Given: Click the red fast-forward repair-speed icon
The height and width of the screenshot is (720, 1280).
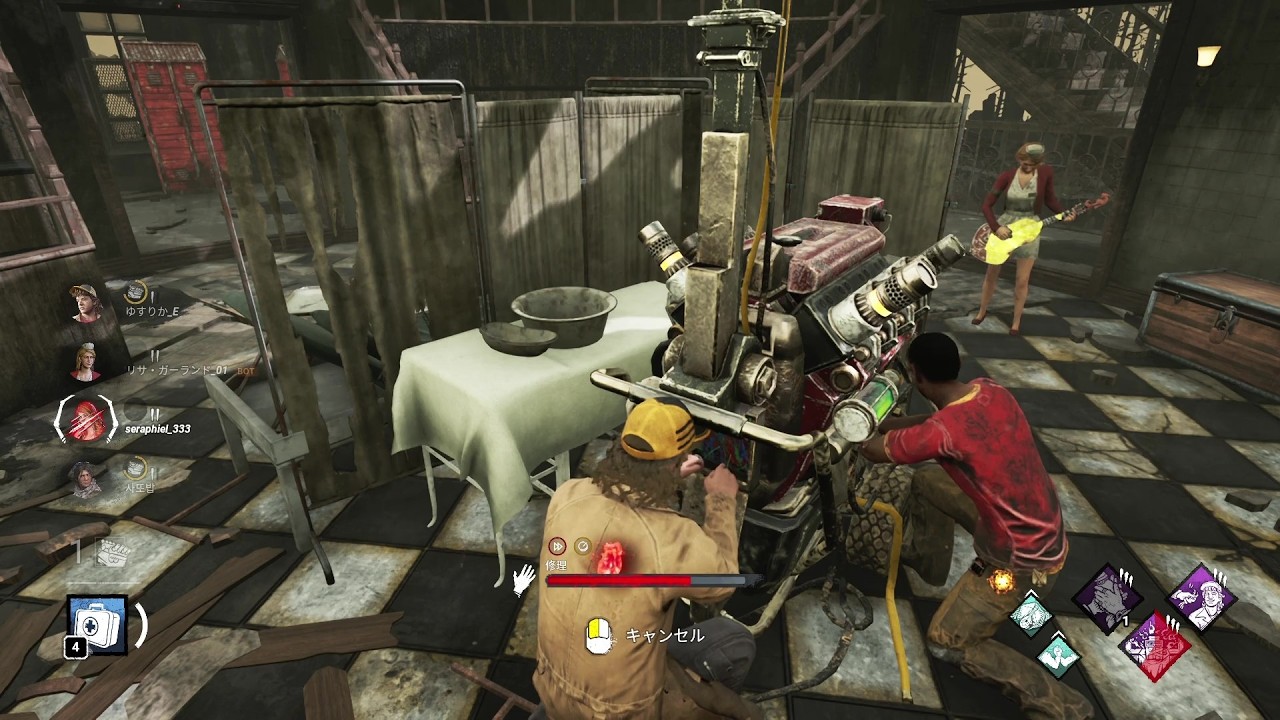Looking at the screenshot, I should (x=557, y=546).
